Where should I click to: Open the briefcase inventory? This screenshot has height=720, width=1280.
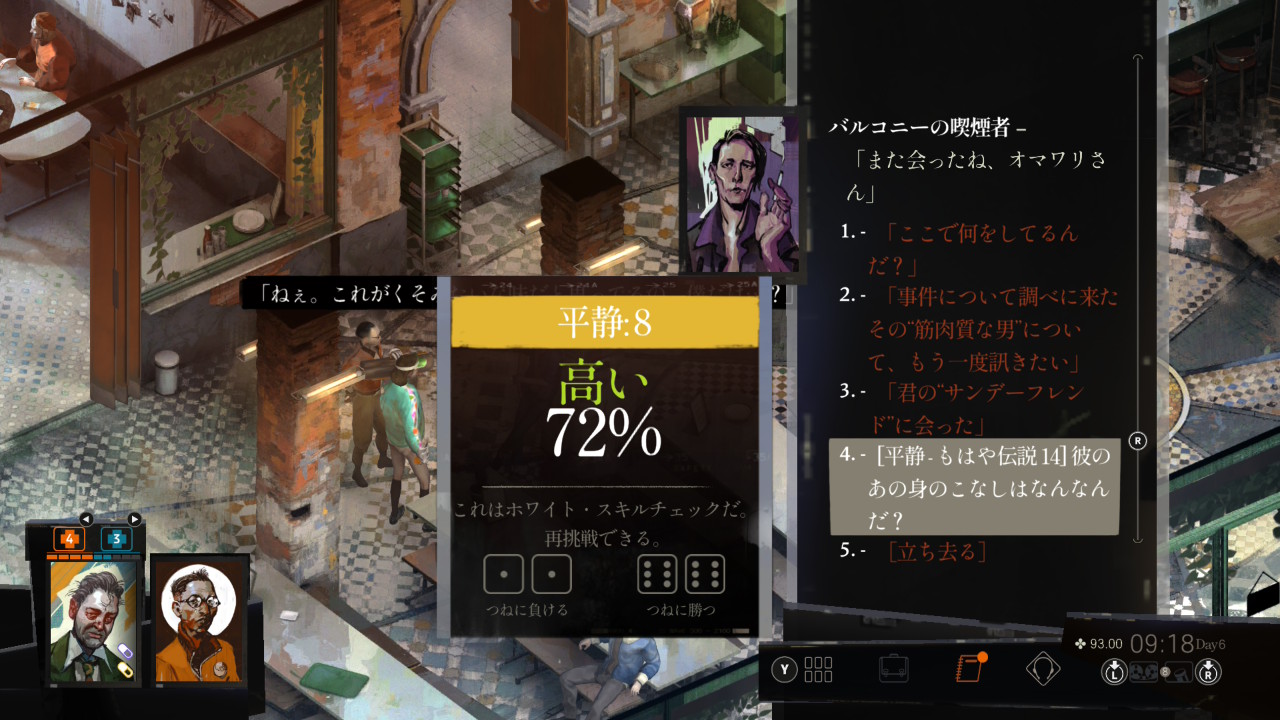893,668
